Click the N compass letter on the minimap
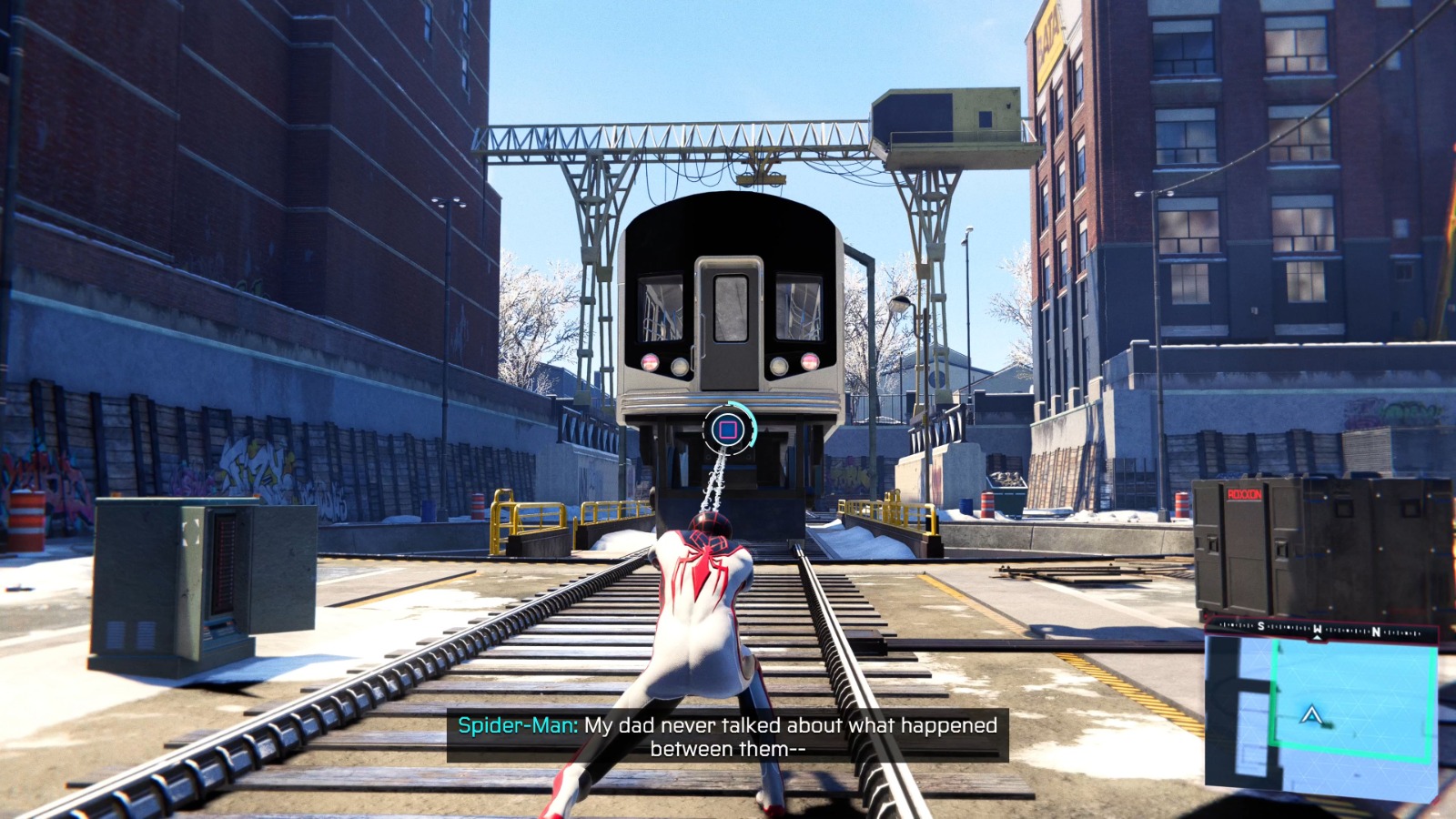The image size is (1456, 819). 1377,632
